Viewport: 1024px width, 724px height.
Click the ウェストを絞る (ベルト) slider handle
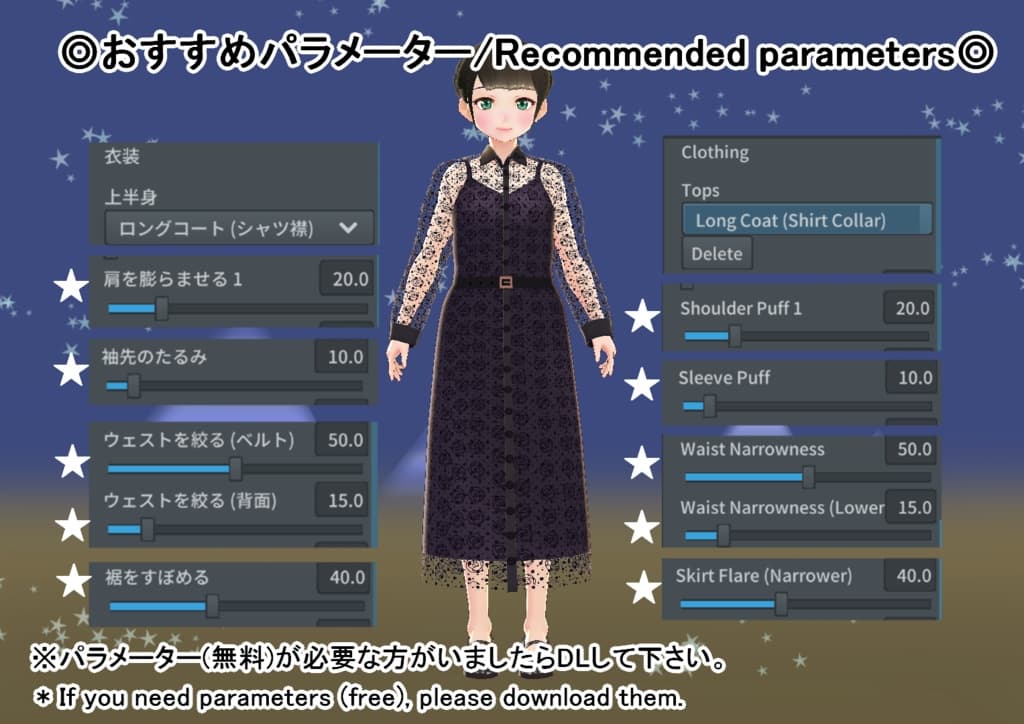pos(235,468)
